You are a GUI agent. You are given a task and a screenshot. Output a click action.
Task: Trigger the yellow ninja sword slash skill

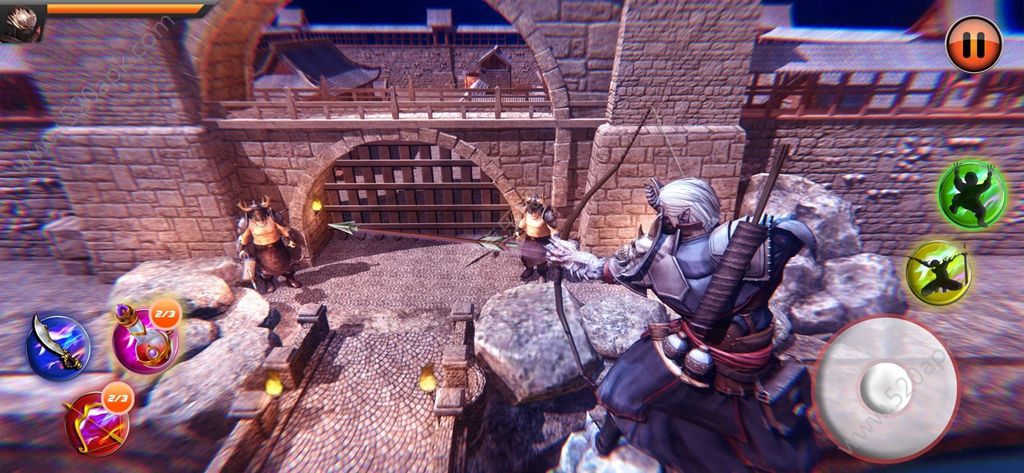point(936,270)
